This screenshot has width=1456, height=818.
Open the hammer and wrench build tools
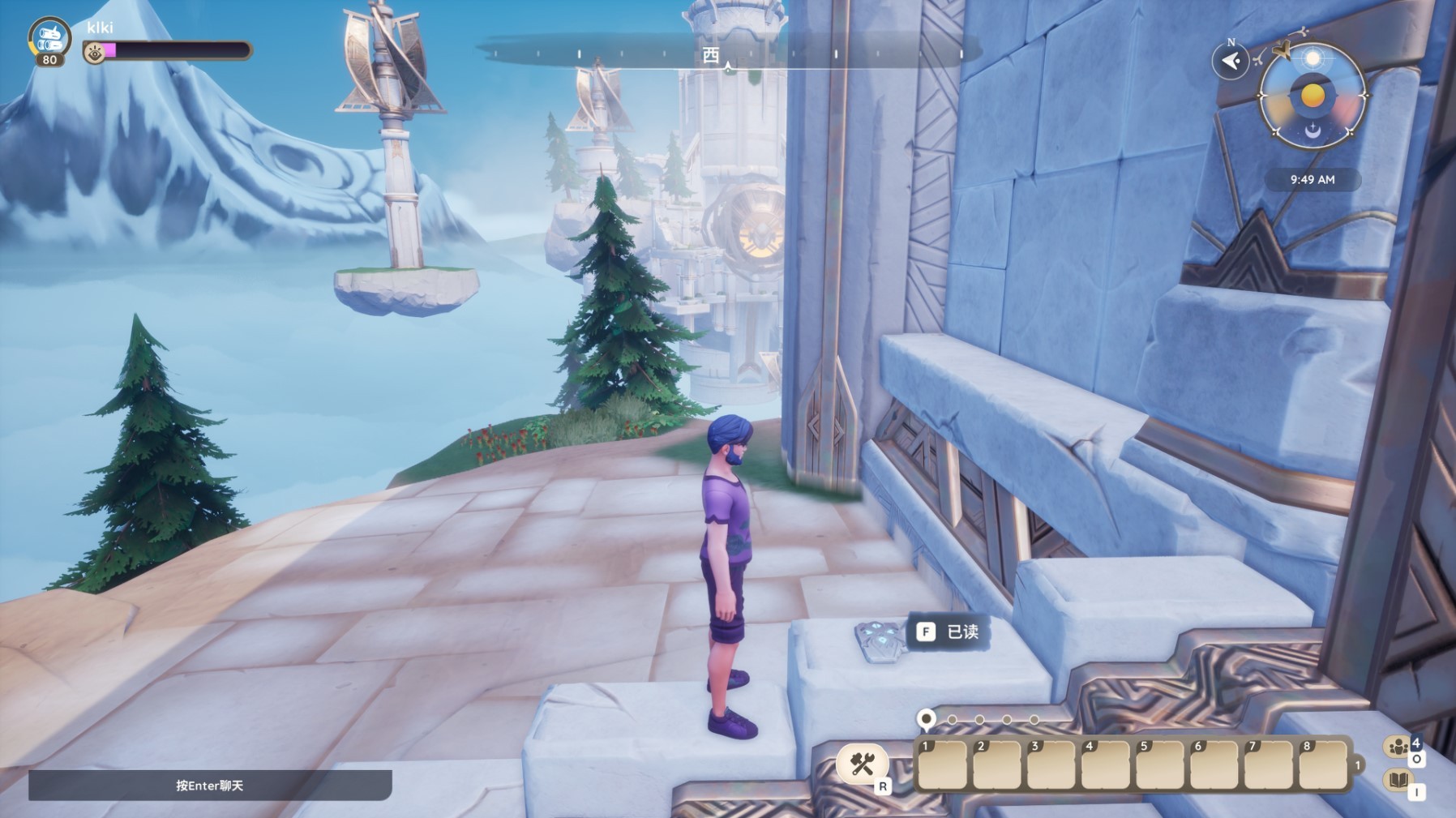tap(862, 764)
